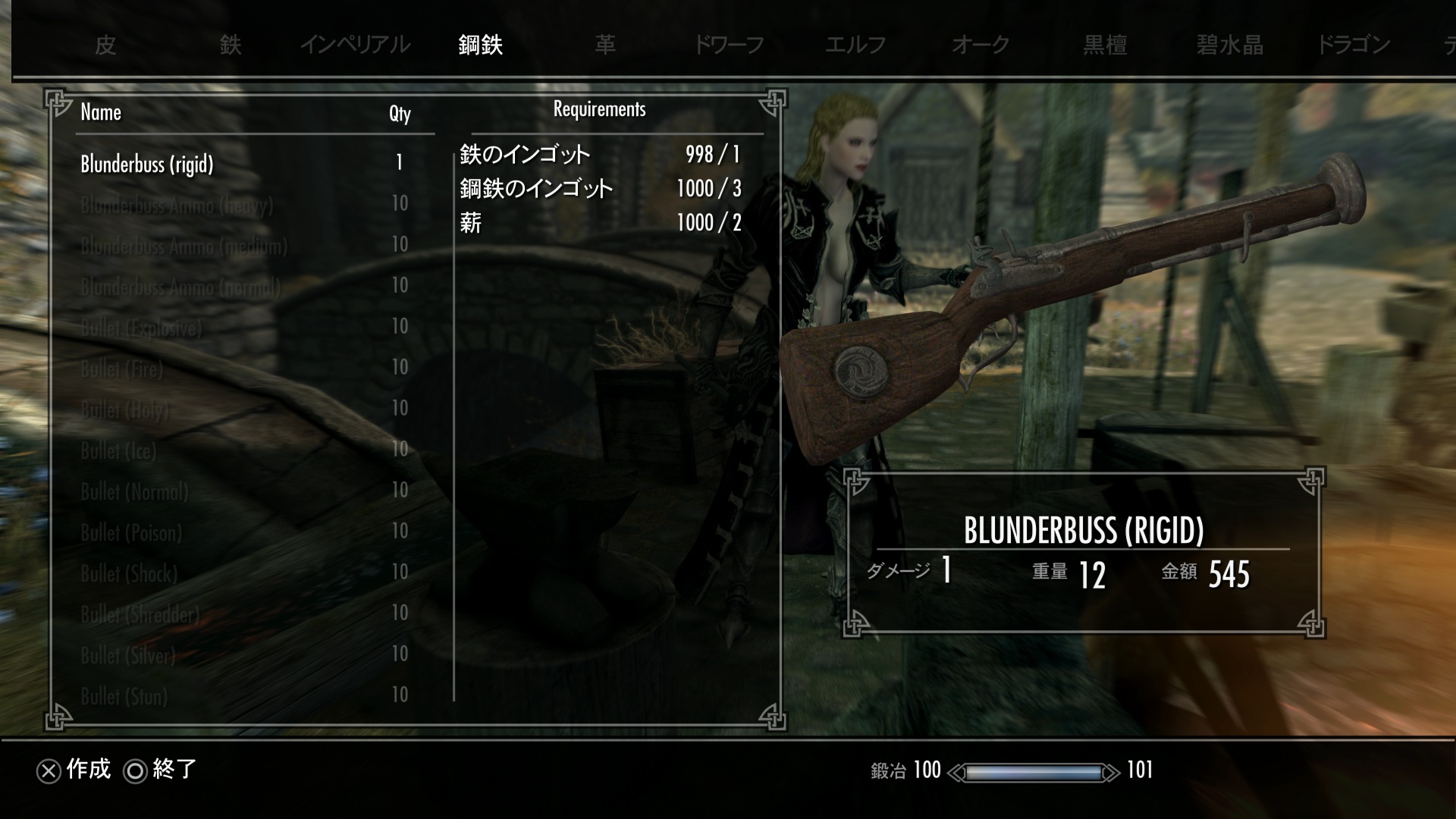This screenshot has width=1456, height=819.
Task: Show the 革 category
Action: click(x=605, y=45)
